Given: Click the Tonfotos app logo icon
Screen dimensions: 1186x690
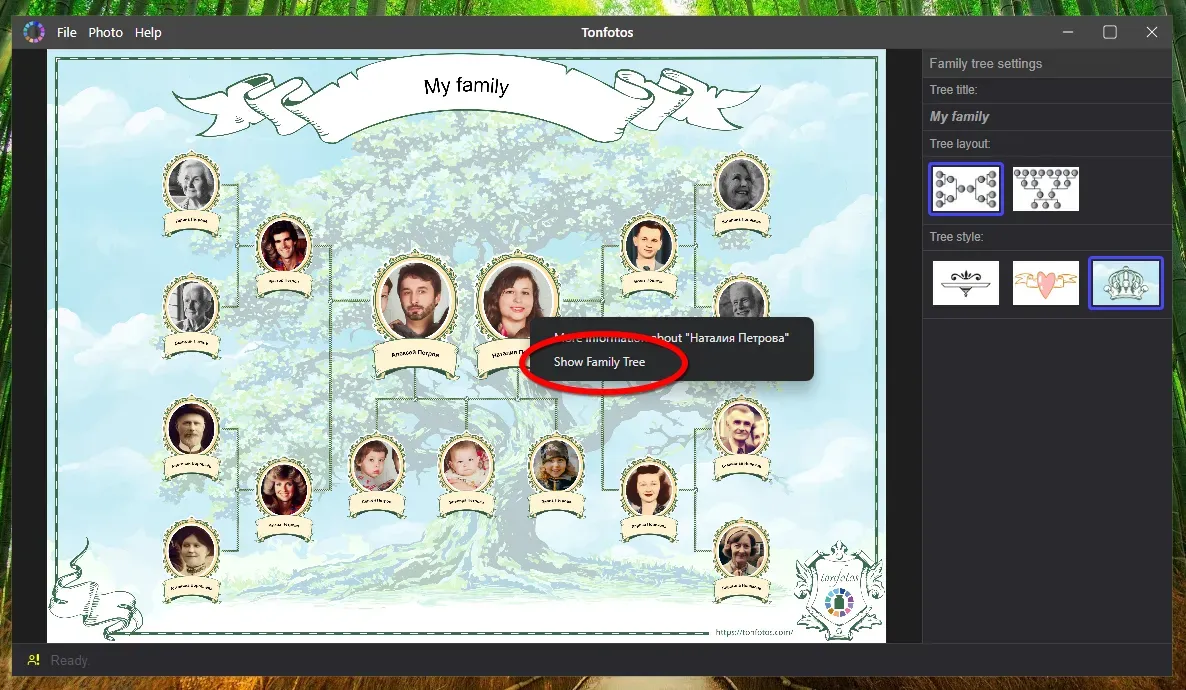Looking at the screenshot, I should [x=34, y=33].
